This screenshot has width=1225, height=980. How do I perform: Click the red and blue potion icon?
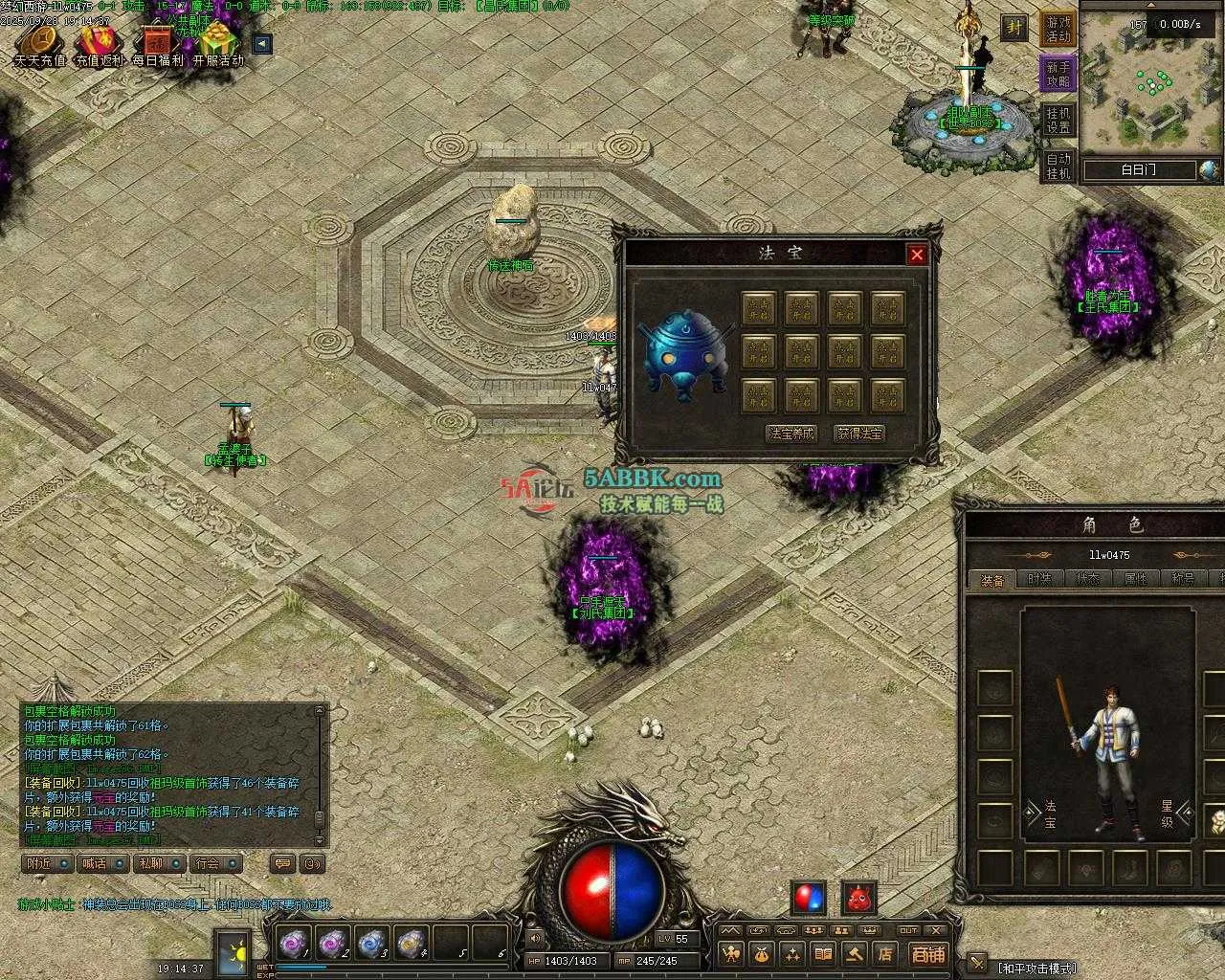click(809, 898)
